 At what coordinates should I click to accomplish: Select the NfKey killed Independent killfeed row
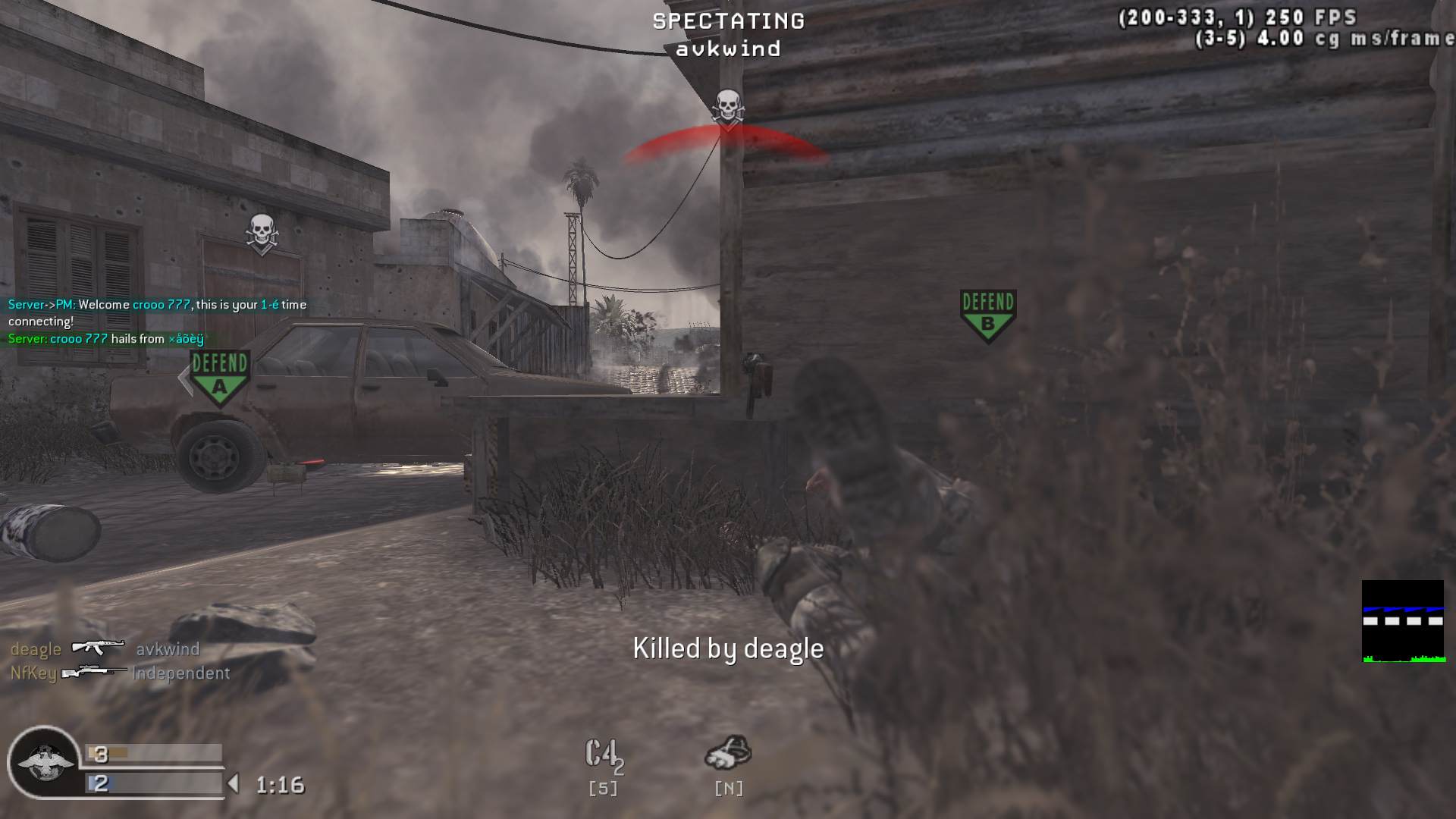(120, 673)
